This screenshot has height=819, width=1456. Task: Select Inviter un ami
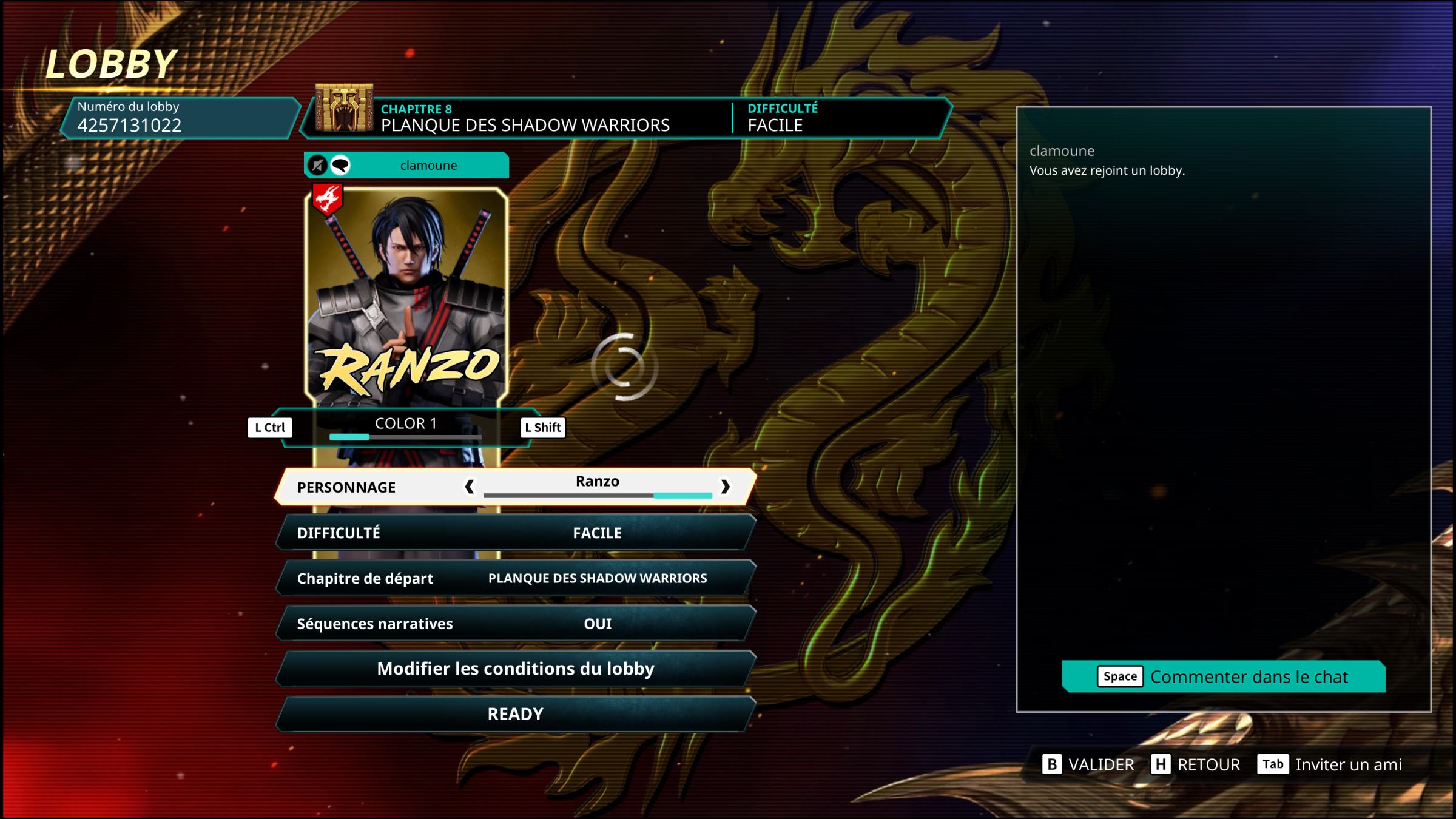(x=1330, y=764)
